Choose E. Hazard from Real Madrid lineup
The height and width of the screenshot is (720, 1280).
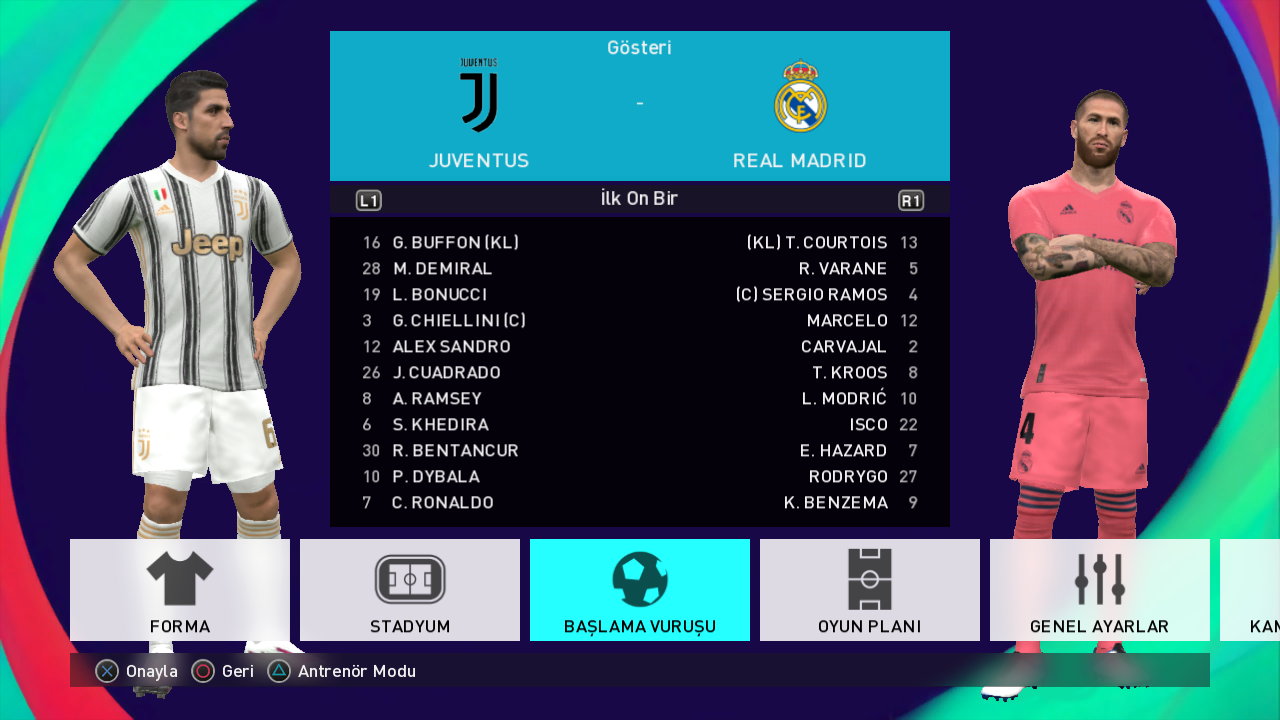[843, 451]
